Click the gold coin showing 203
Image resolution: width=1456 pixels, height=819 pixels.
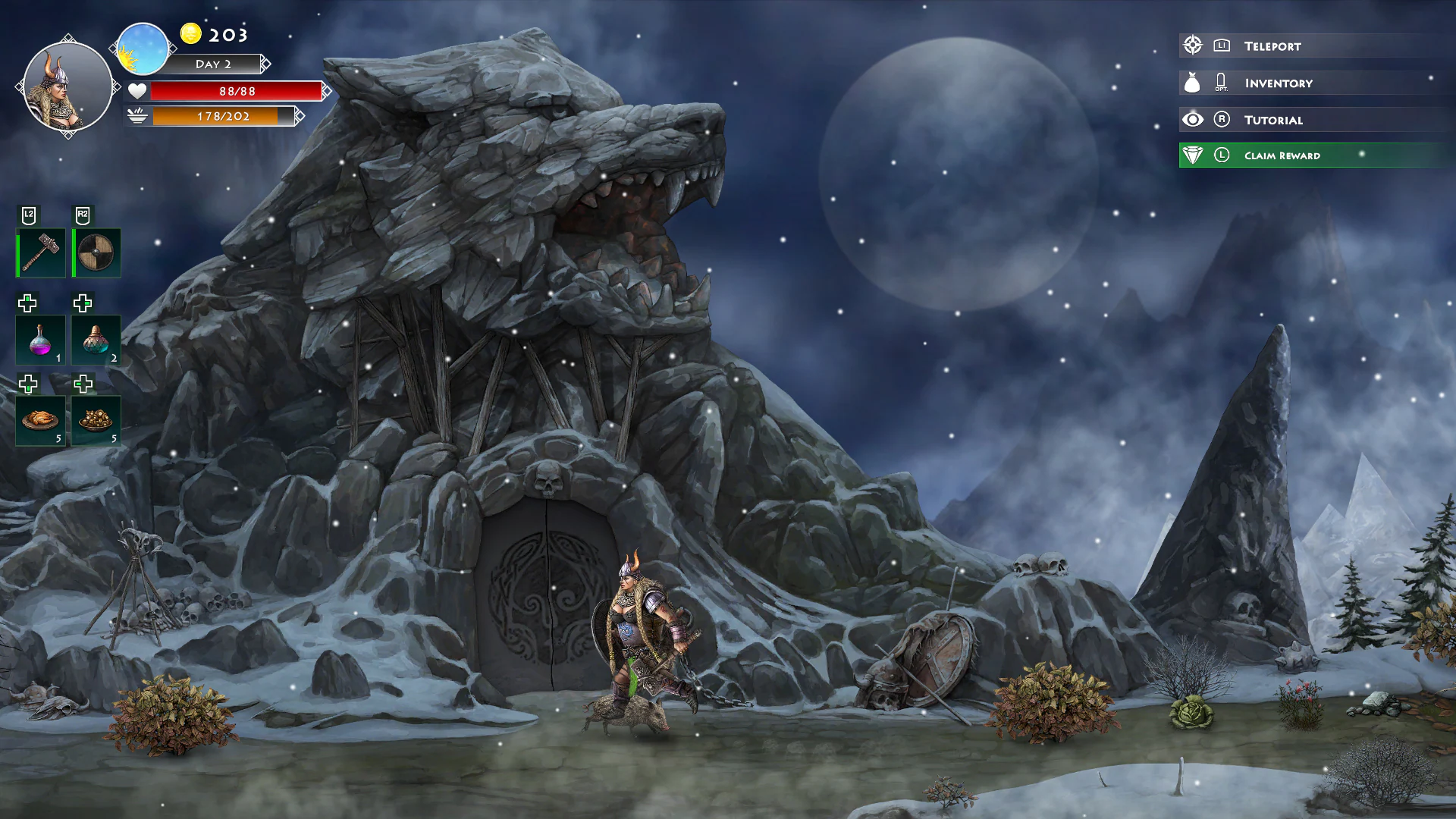tap(190, 34)
